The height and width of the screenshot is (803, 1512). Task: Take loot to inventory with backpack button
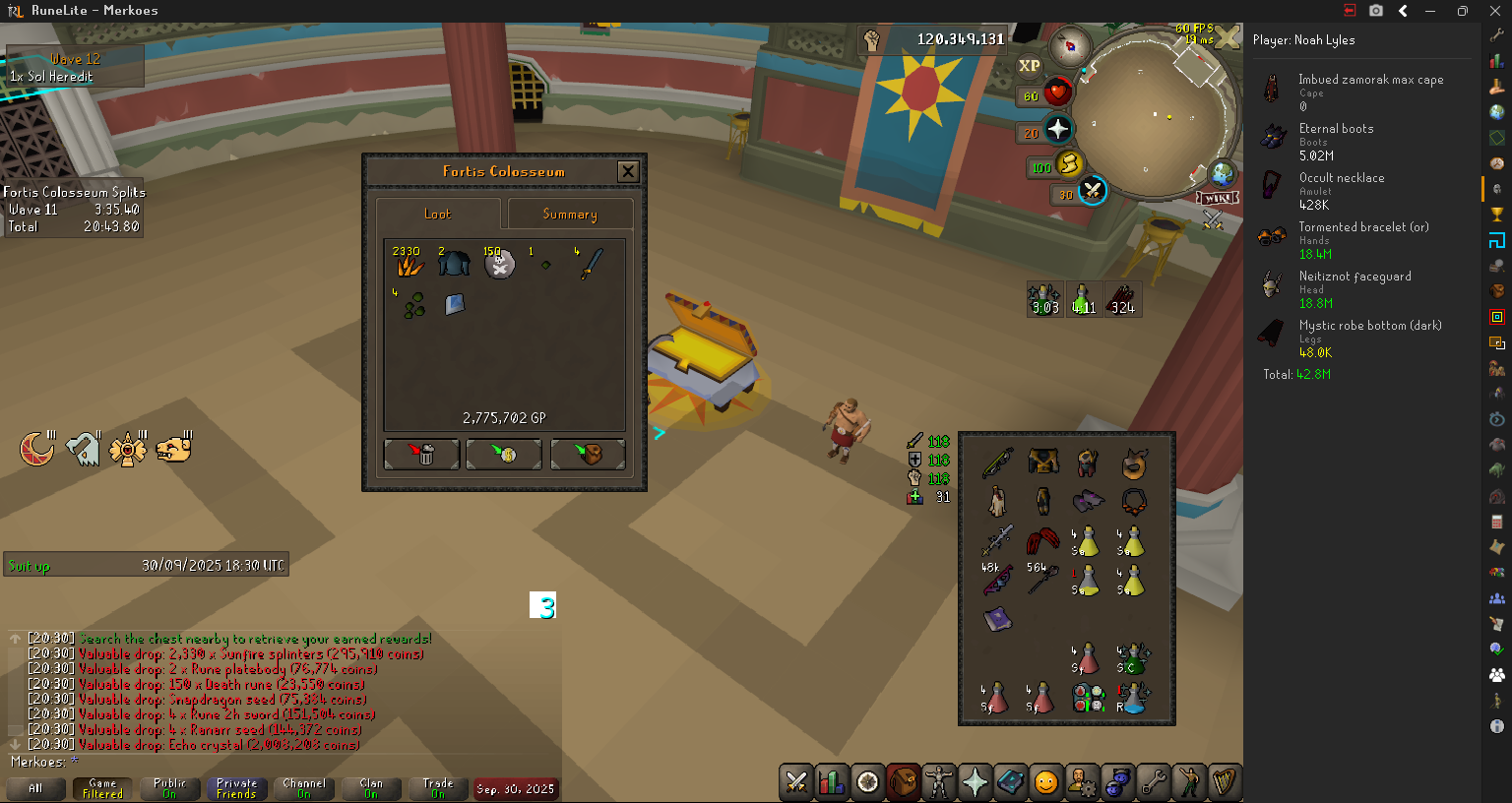point(588,454)
